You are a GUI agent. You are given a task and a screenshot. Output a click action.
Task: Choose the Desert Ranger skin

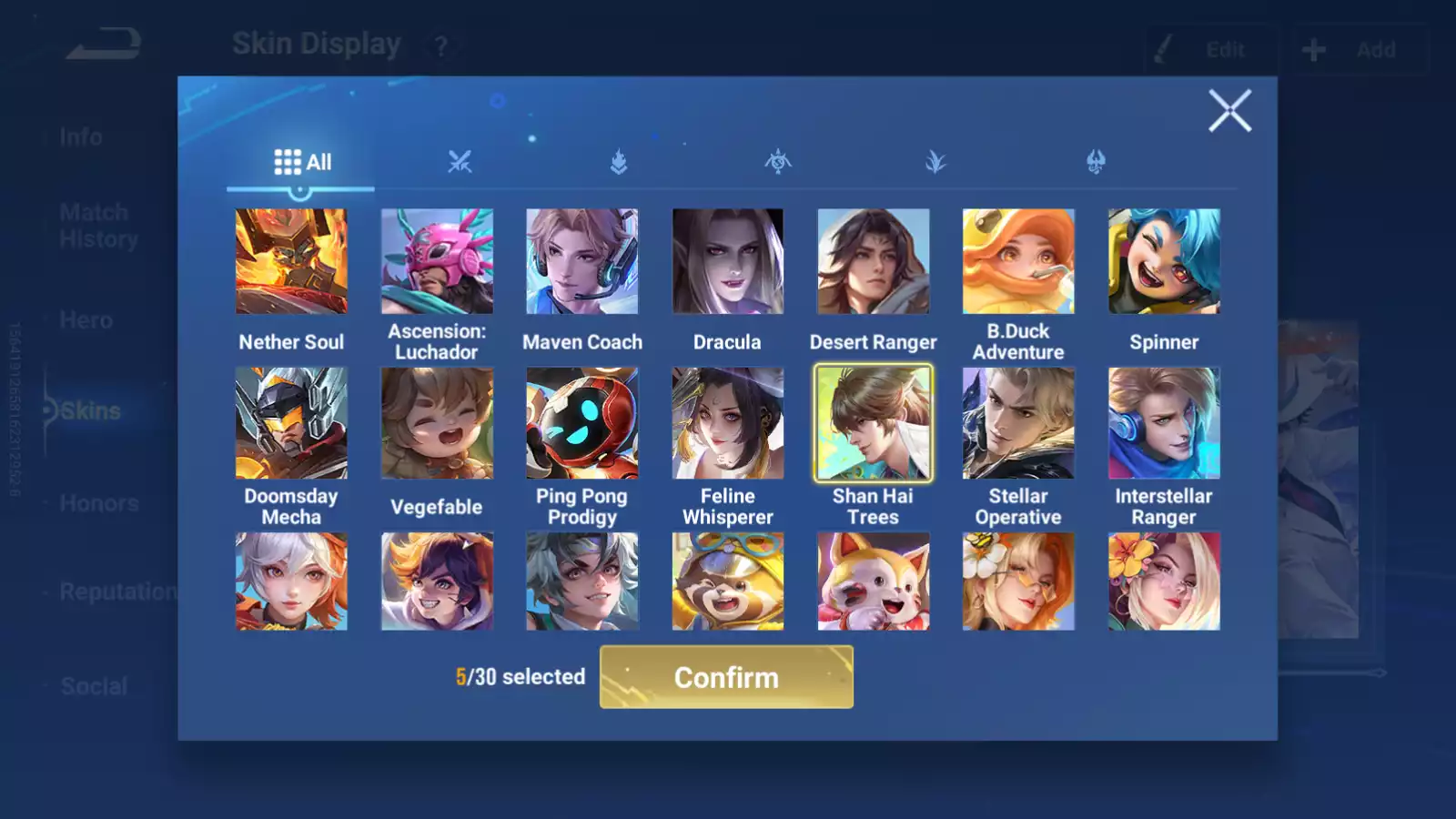(873, 262)
